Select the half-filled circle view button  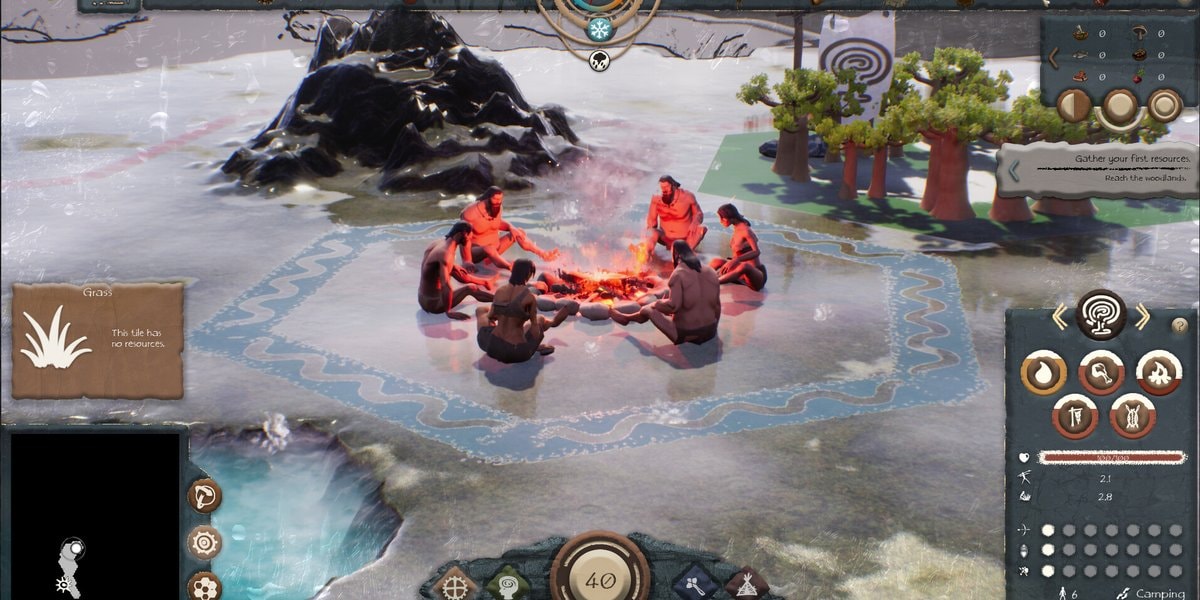coord(1073,105)
